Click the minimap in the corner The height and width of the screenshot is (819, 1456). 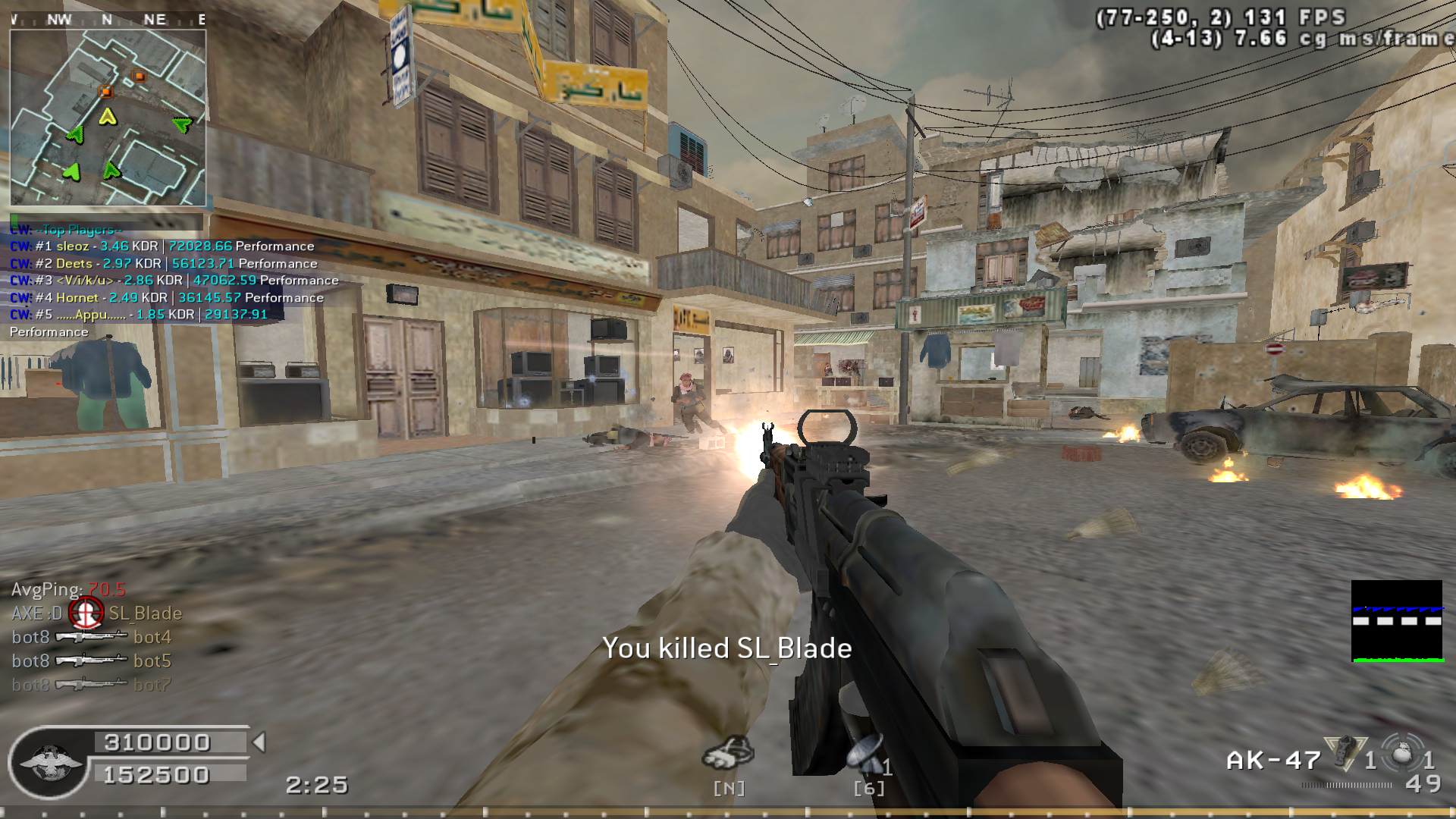click(108, 118)
